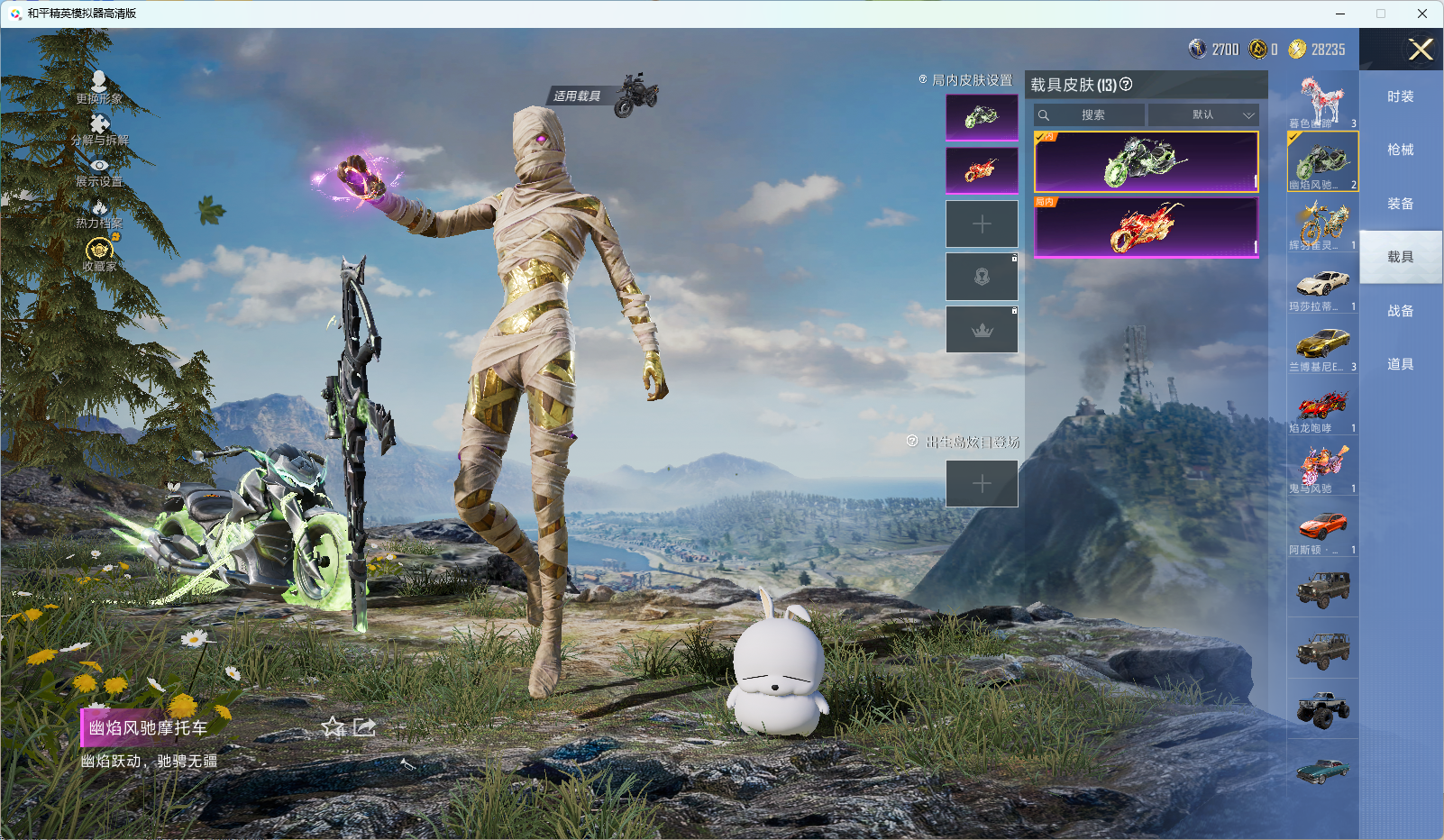The height and width of the screenshot is (840, 1444).
Task: Select the red flame motorcycle skin card
Action: pos(1146,227)
